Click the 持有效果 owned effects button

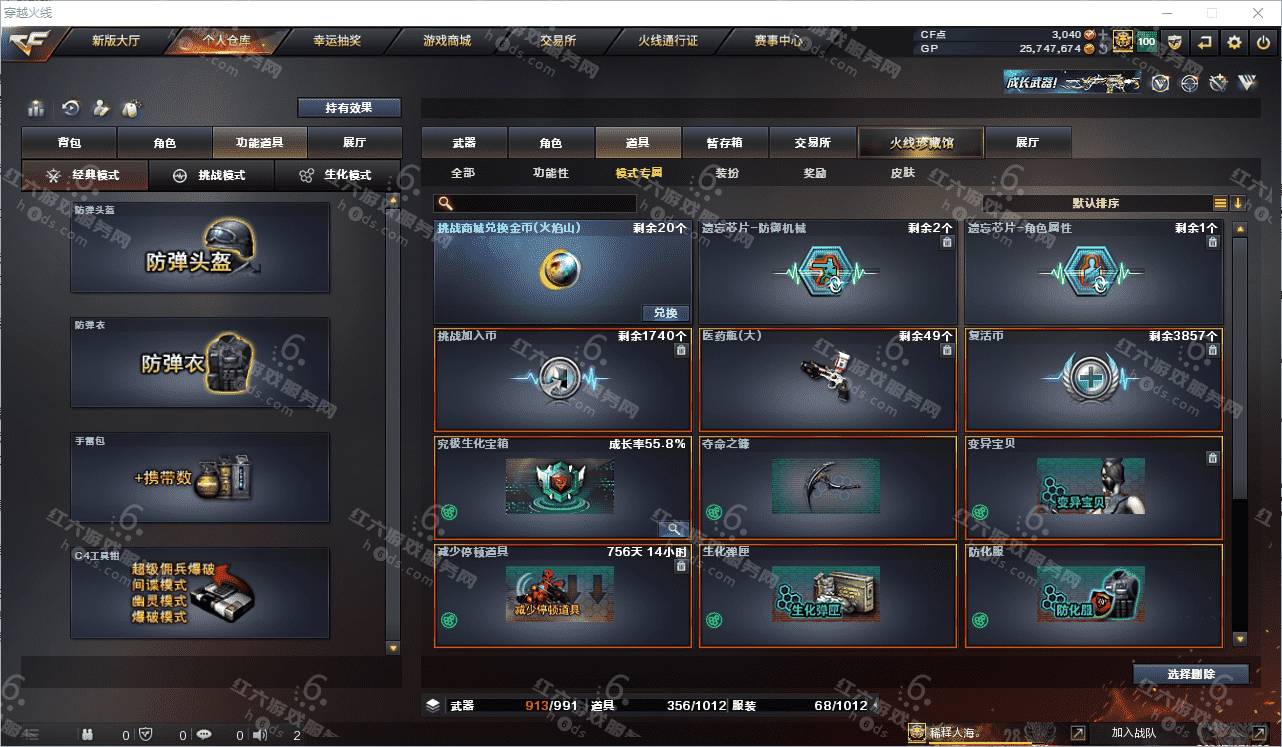tap(348, 108)
